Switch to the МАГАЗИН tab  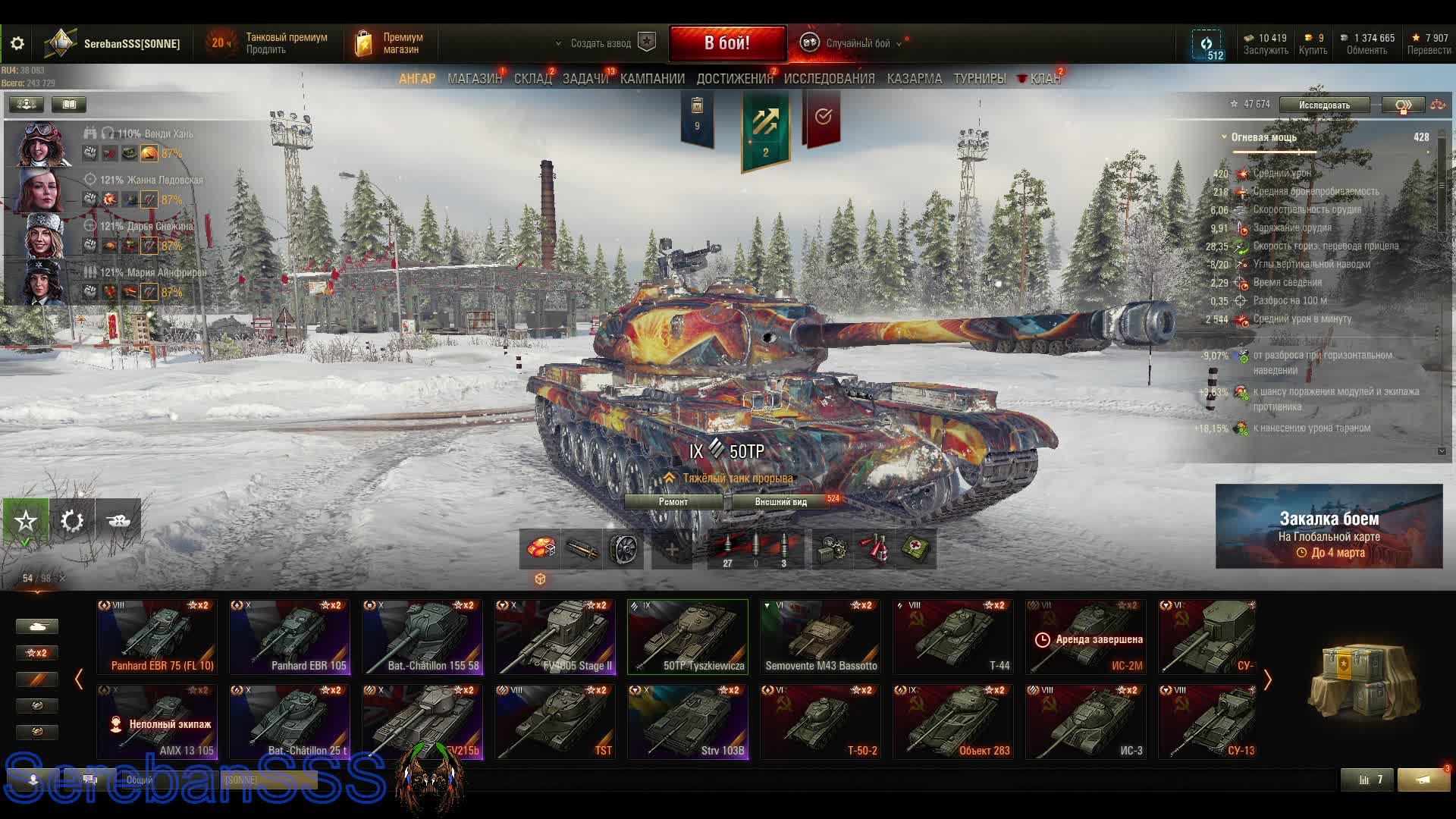[x=474, y=78]
